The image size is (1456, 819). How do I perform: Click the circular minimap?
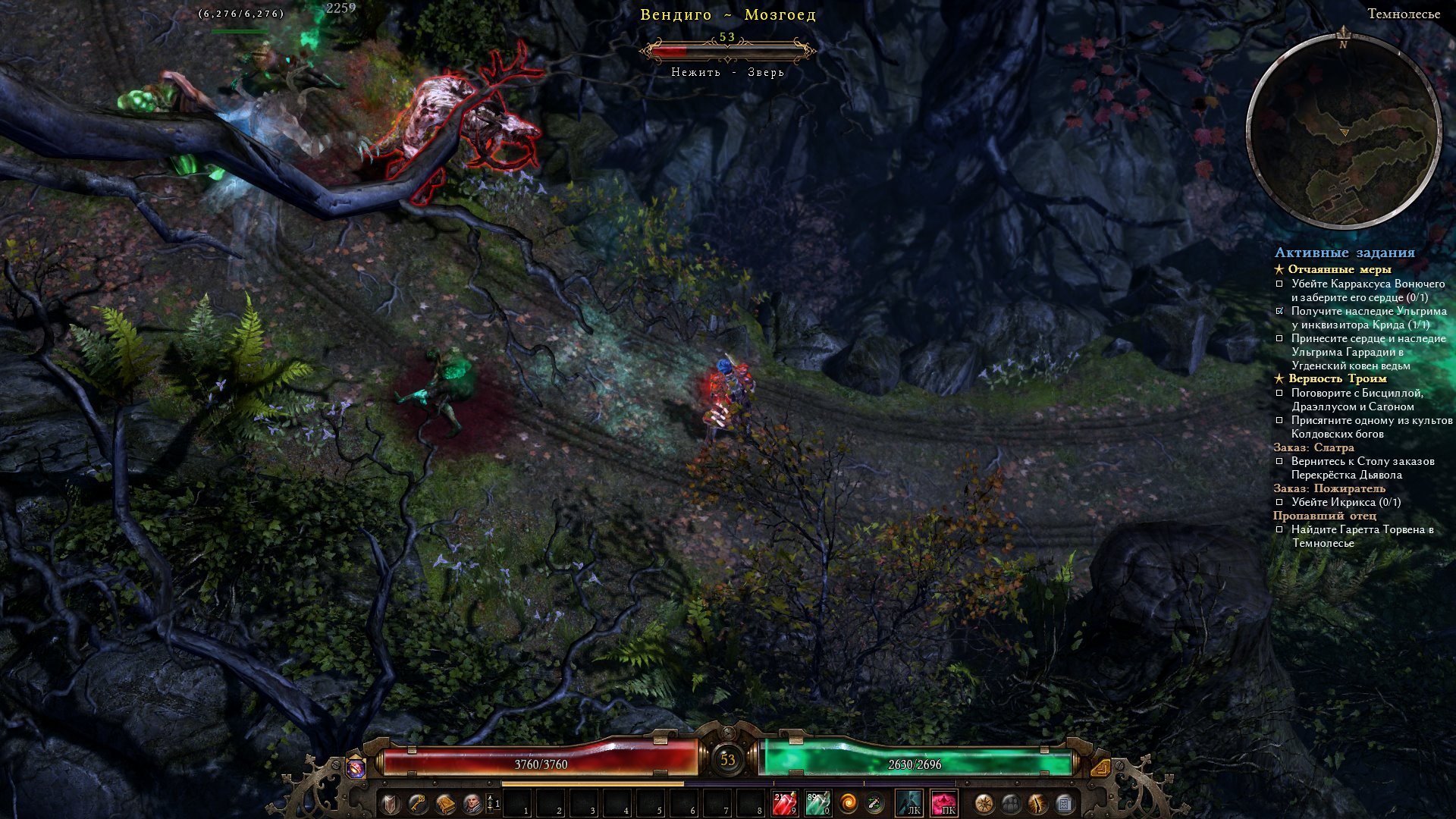tap(1344, 132)
